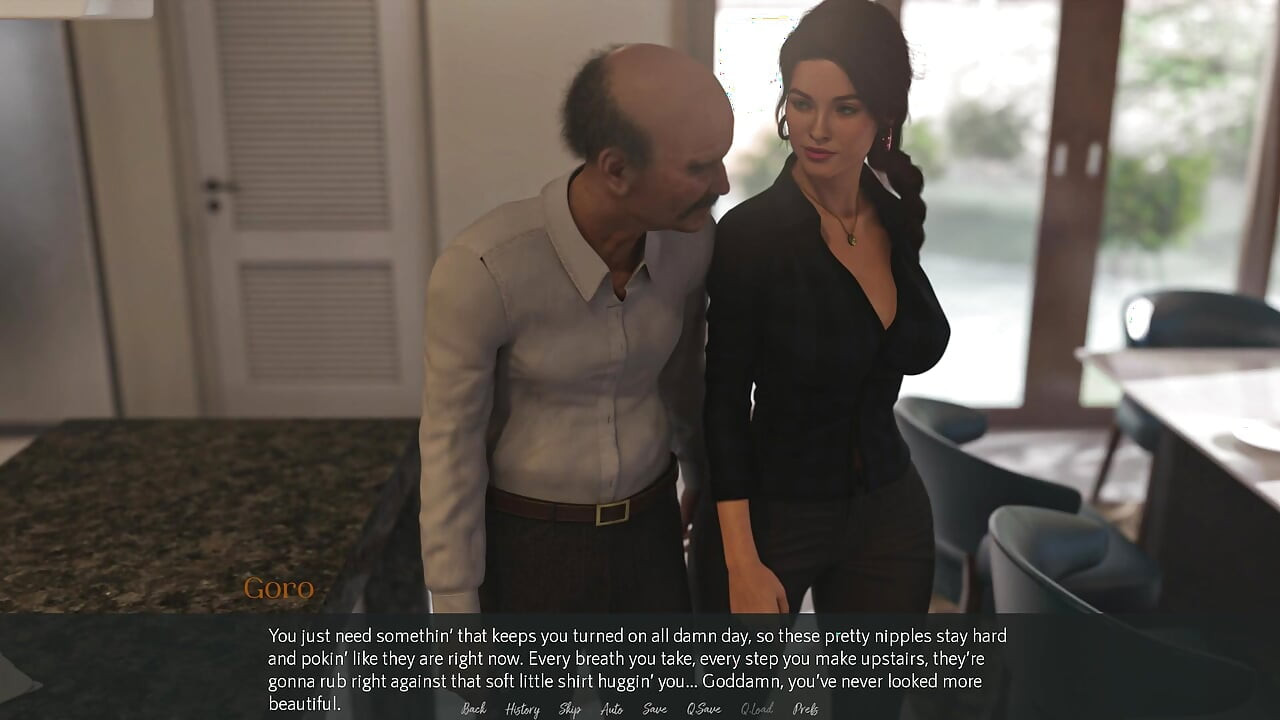Toggle "Auto" forward mode

[x=610, y=709]
